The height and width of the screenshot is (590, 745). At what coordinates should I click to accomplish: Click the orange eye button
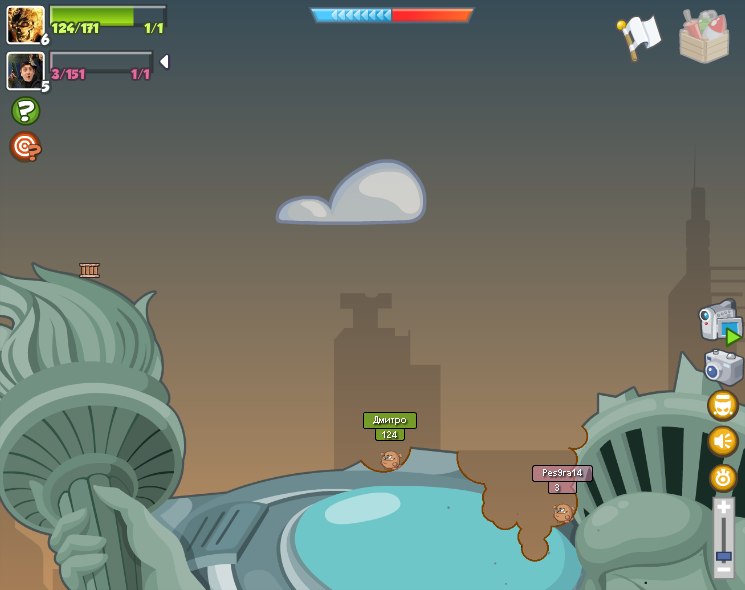(722, 477)
